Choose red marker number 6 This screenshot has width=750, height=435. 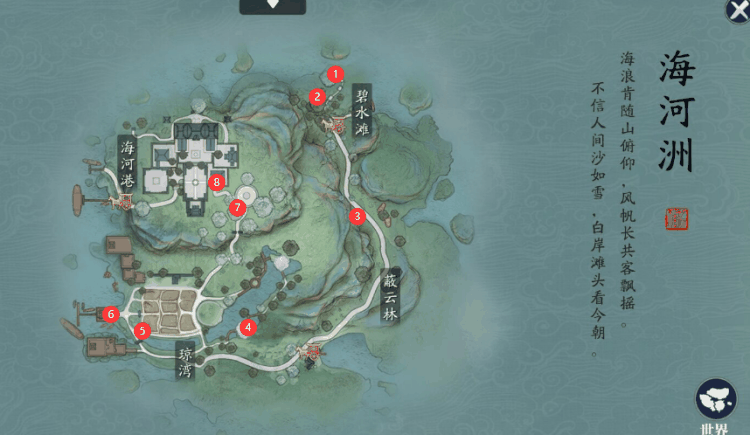[110, 314]
